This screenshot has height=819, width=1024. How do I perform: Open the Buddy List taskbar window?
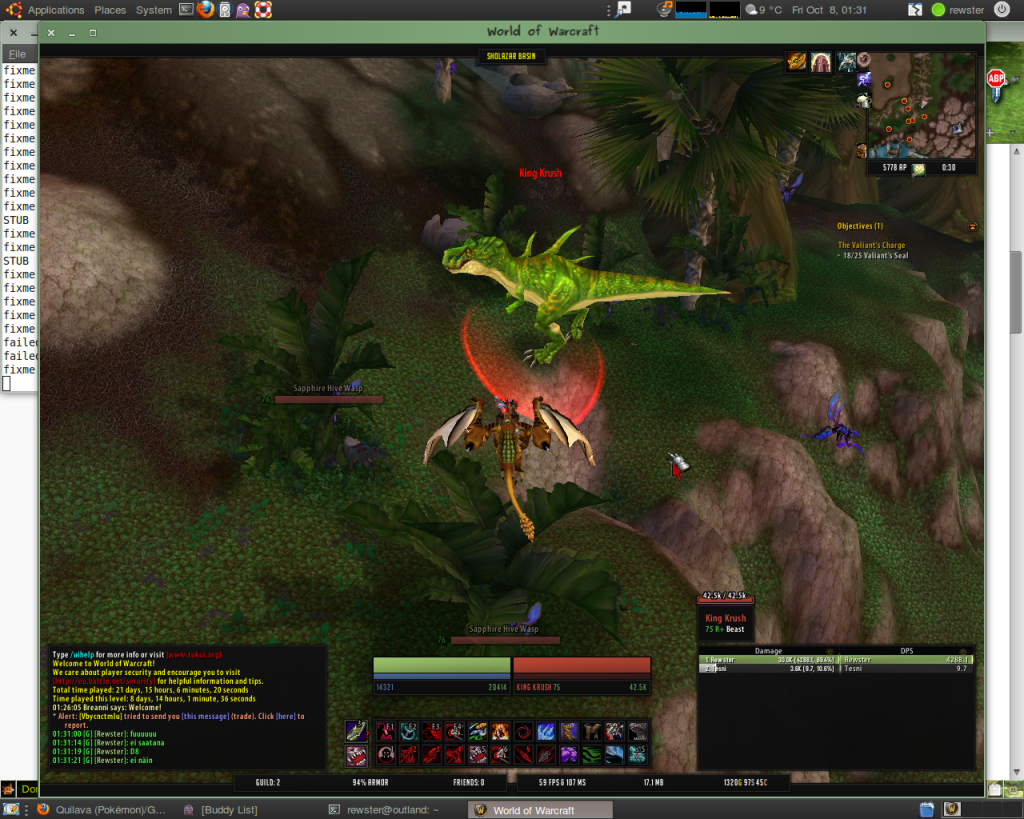pos(229,810)
